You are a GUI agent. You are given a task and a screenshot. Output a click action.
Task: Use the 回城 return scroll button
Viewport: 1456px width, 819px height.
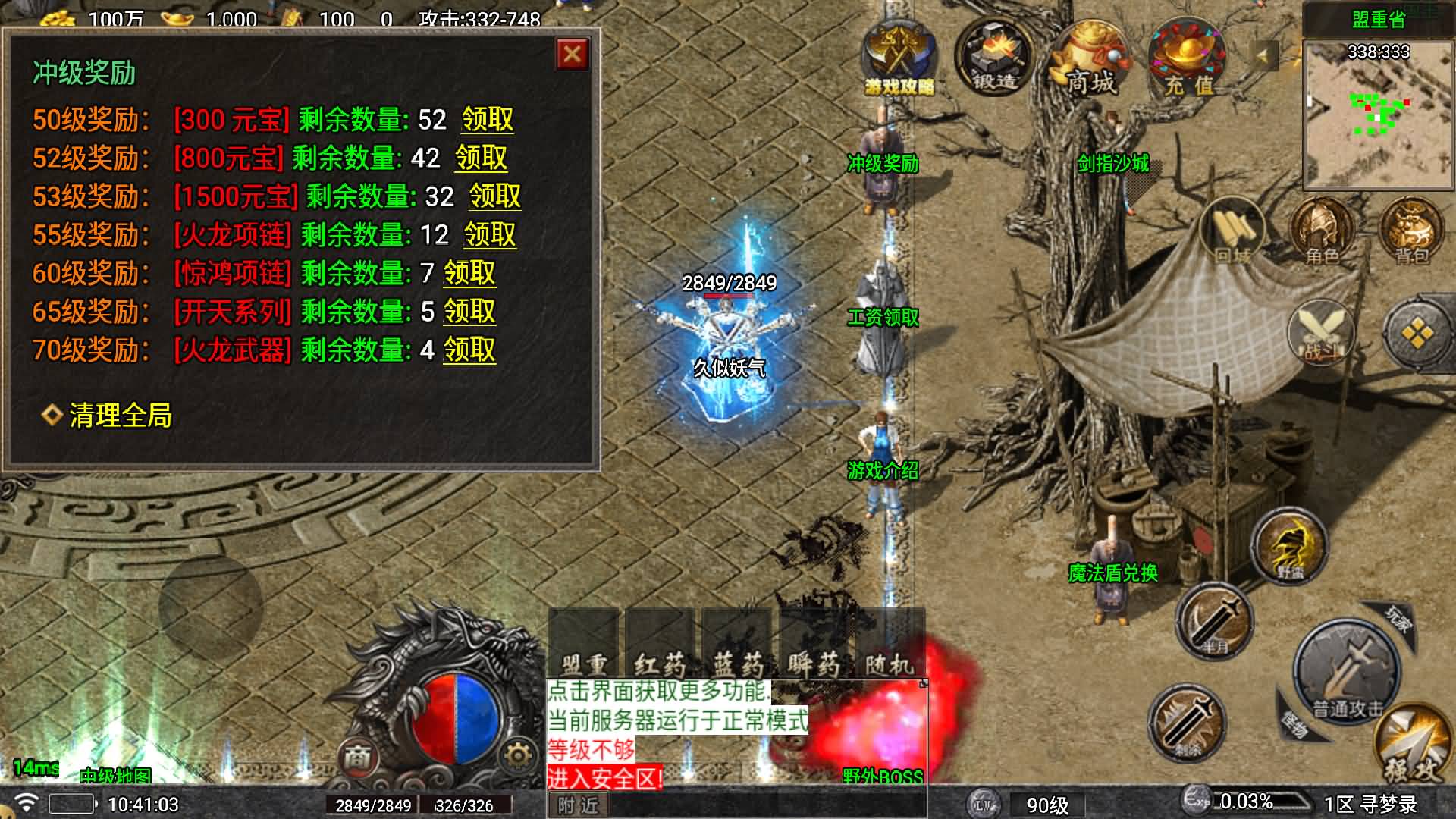tap(1233, 231)
